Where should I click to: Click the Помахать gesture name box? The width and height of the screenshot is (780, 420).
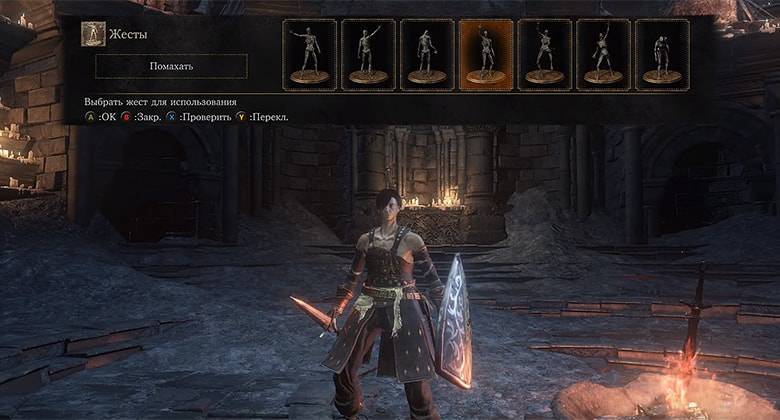pyautogui.click(x=171, y=66)
